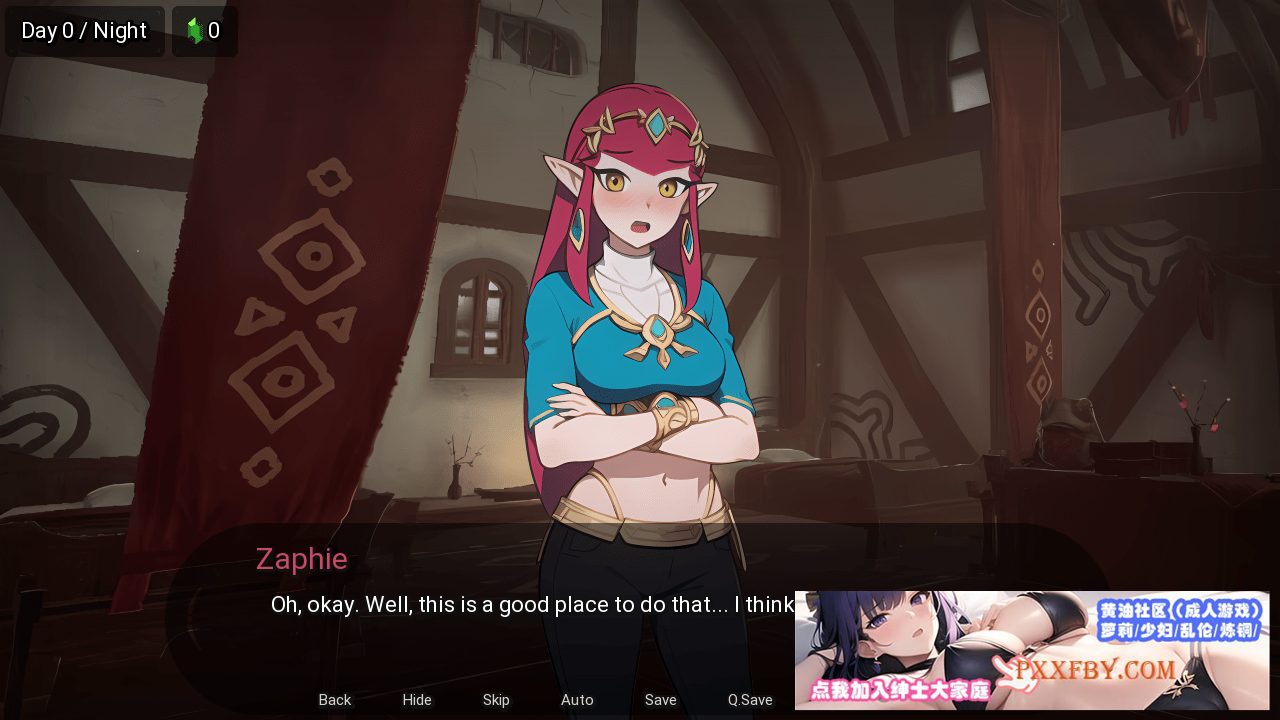Skip through the dialogue
1280x720 pixels.
click(496, 700)
